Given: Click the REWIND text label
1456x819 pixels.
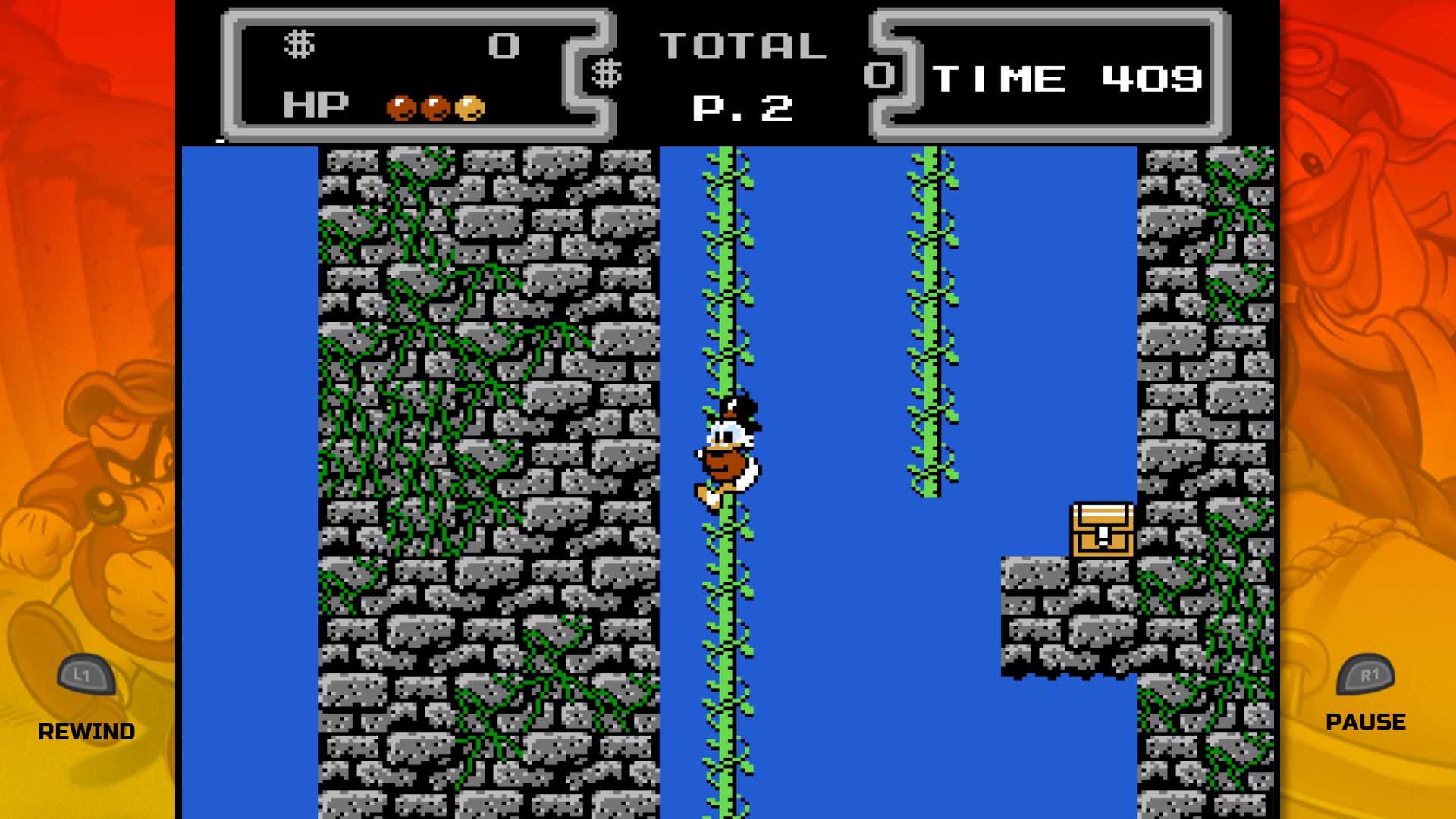Looking at the screenshot, I should (x=87, y=730).
